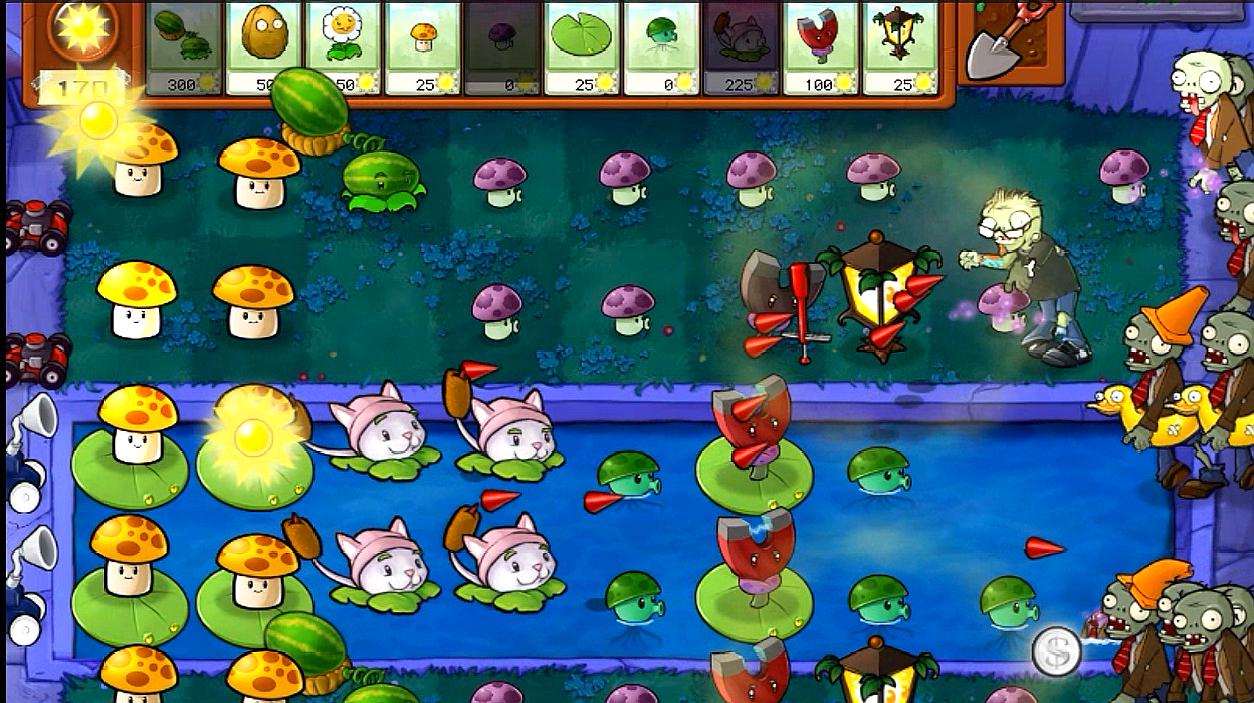
Task: Select the green Sea-shroom seed packet
Action: pyautogui.click(x=661, y=48)
